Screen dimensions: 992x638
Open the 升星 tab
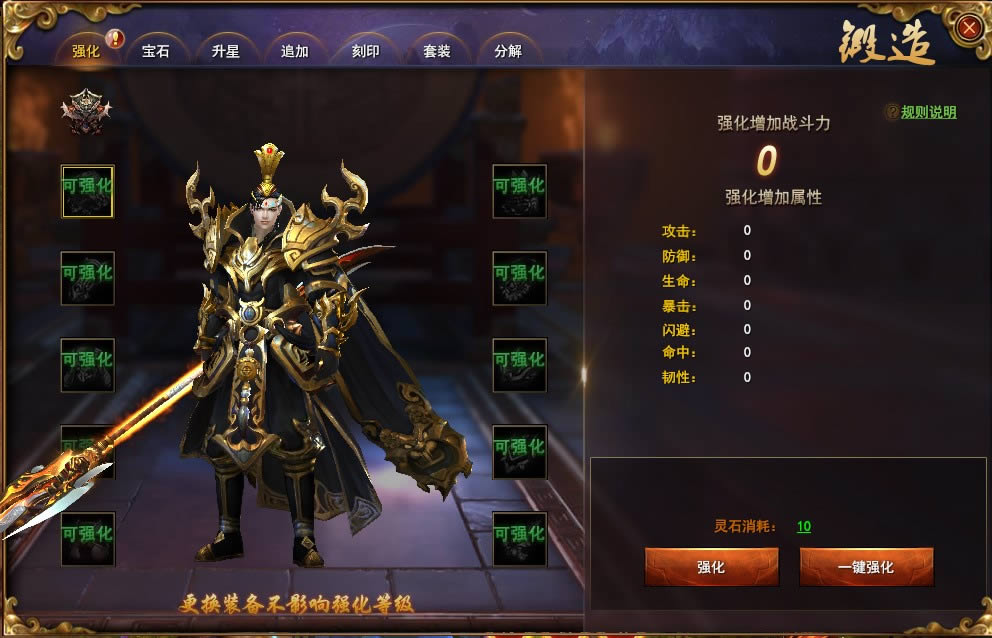(x=226, y=51)
